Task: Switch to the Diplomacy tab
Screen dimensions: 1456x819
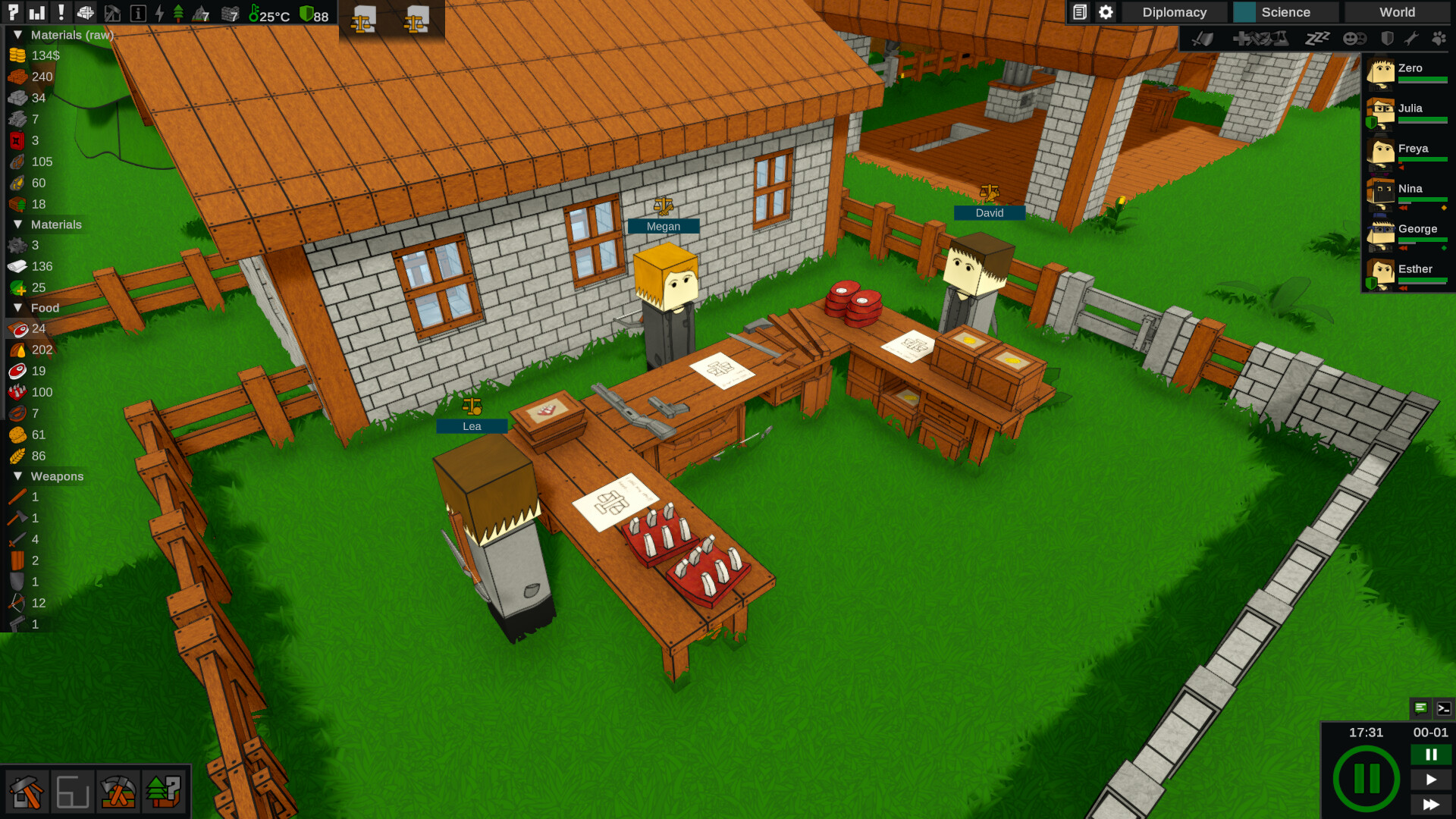Action: click(x=1173, y=12)
